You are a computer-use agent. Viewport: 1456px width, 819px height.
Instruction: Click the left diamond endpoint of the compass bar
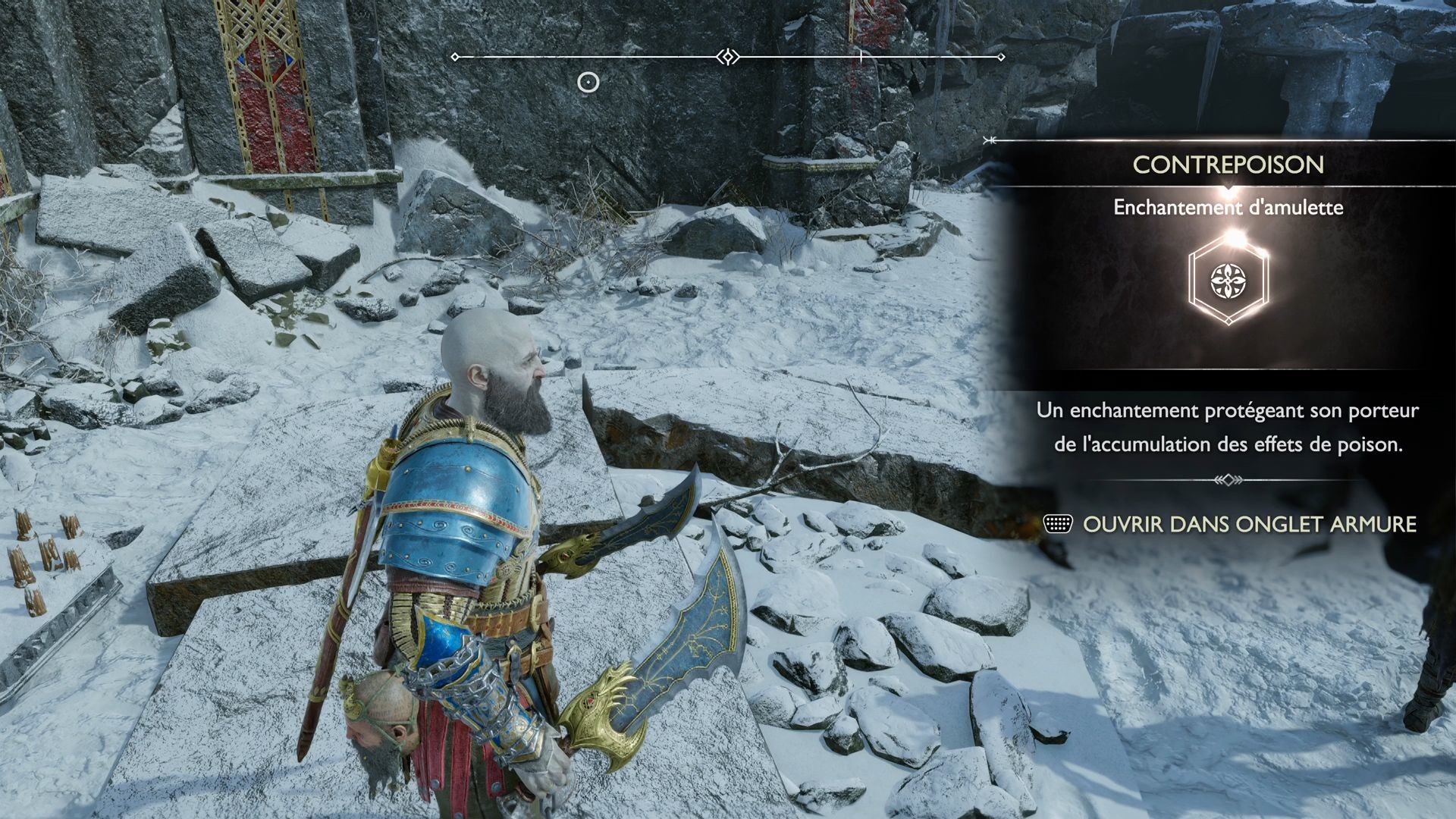pos(455,55)
